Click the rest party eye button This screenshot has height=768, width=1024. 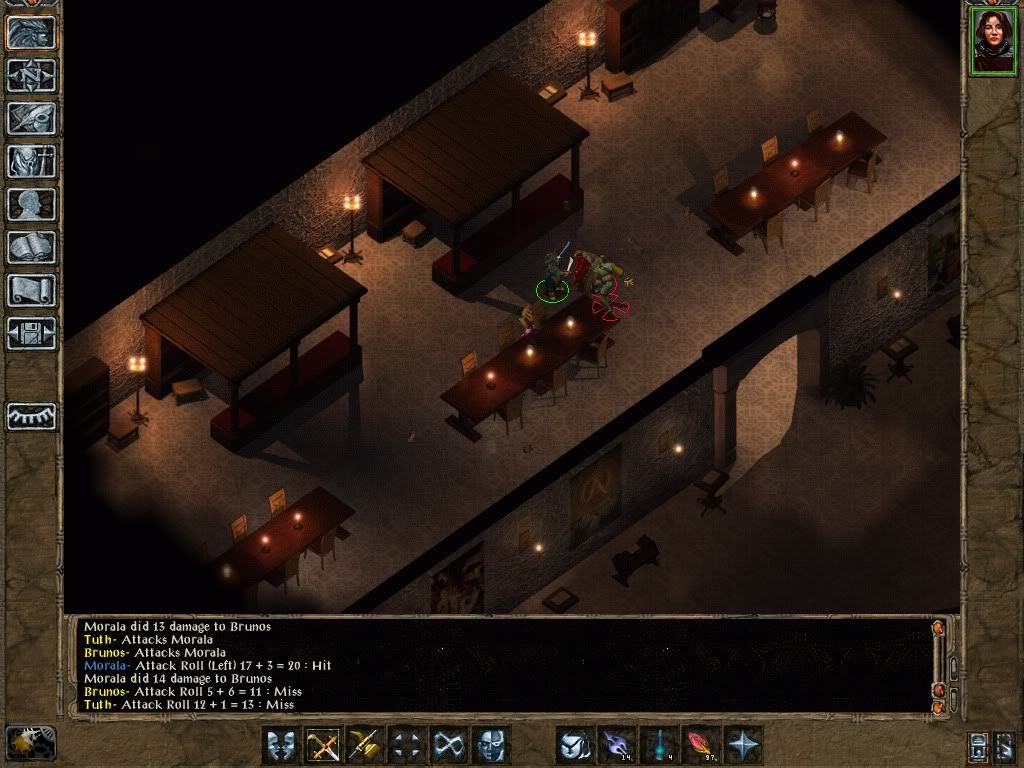click(x=31, y=416)
